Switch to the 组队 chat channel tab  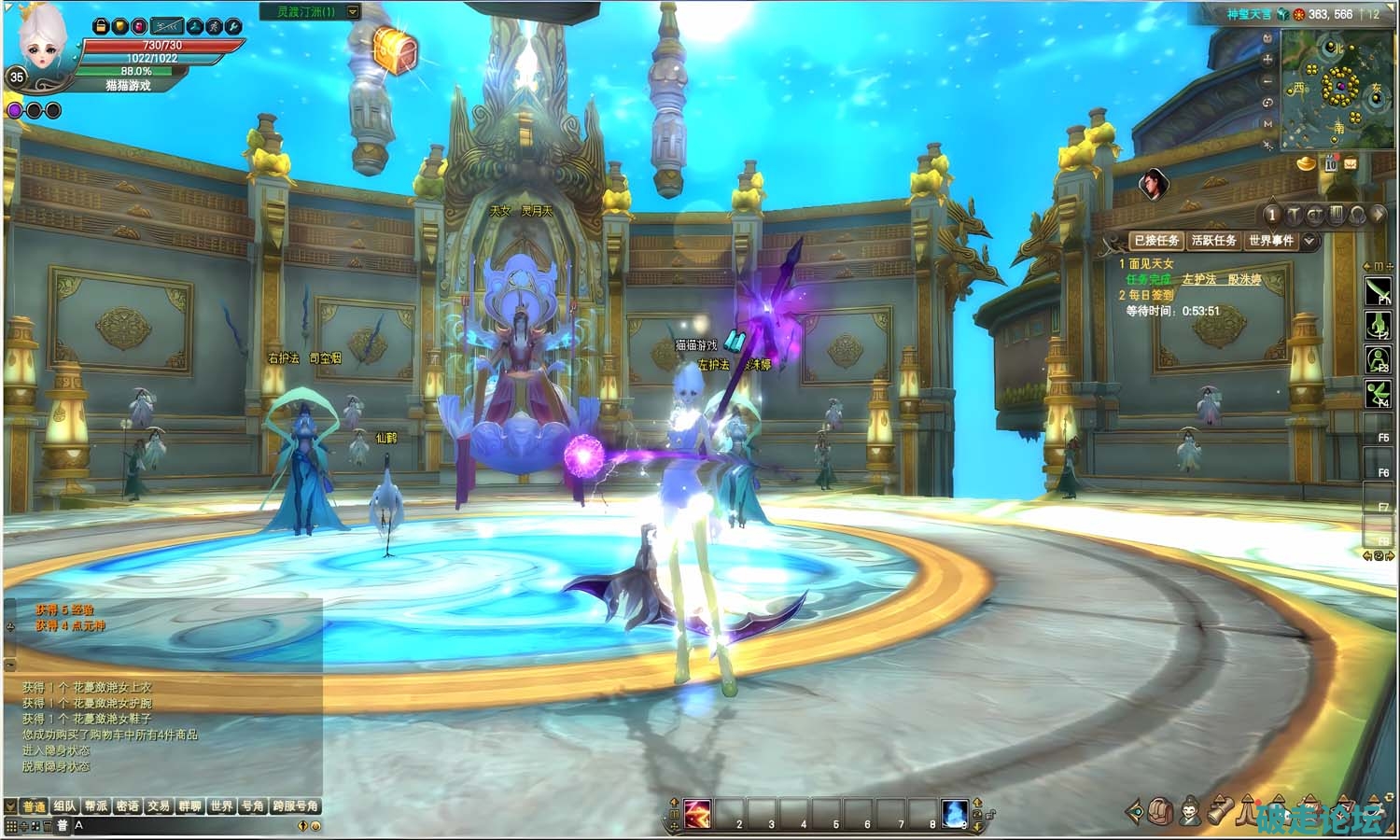[x=64, y=806]
